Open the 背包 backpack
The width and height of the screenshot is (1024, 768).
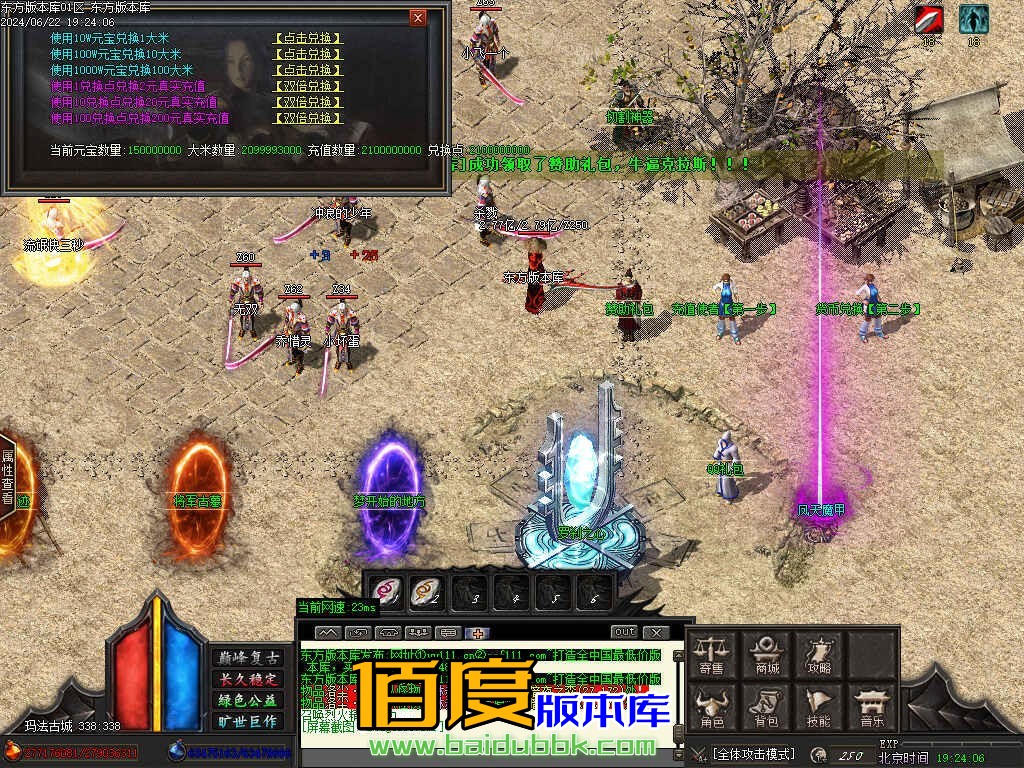tap(767, 706)
